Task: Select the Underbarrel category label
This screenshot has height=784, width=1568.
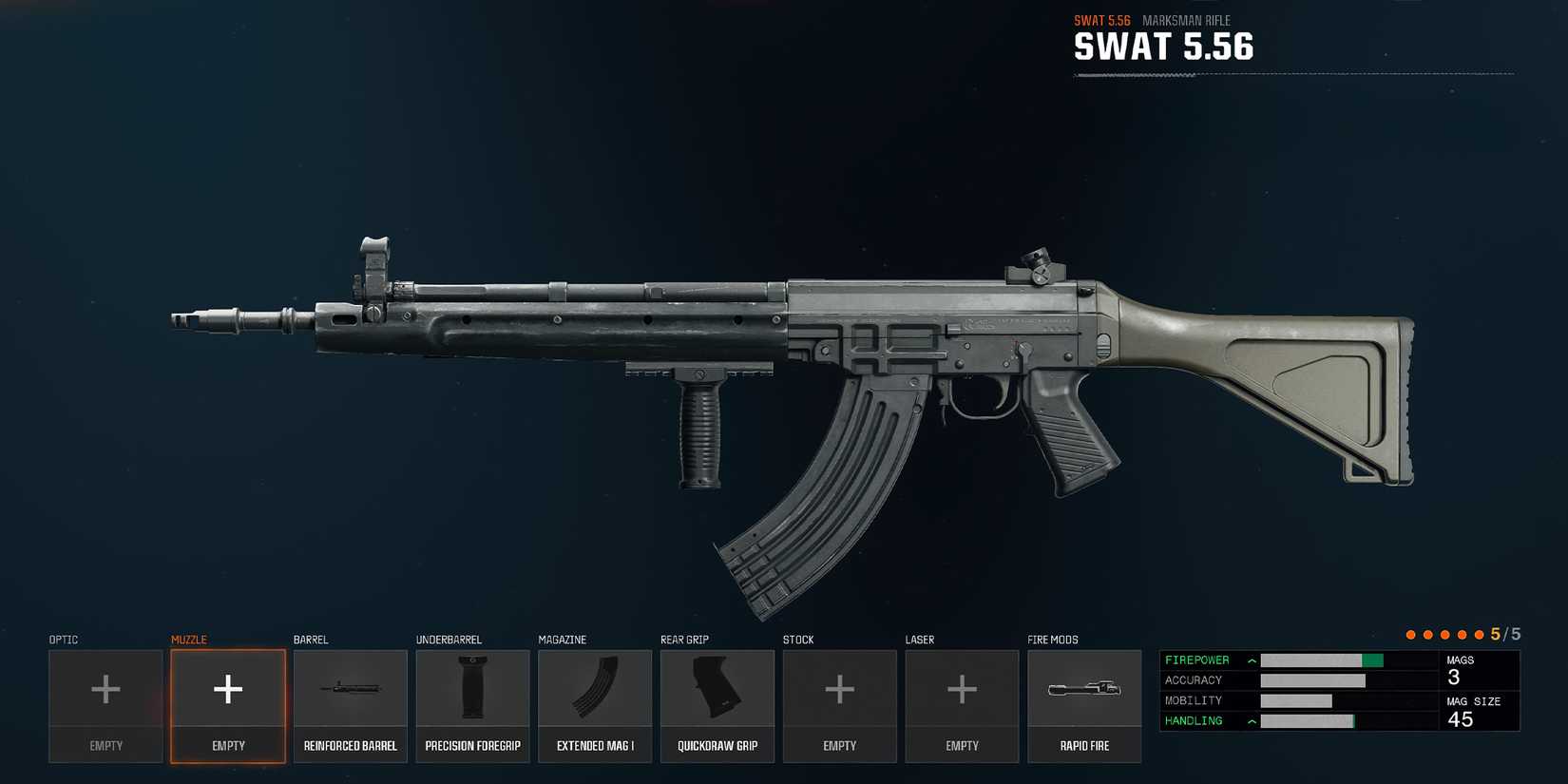Action: [449, 640]
